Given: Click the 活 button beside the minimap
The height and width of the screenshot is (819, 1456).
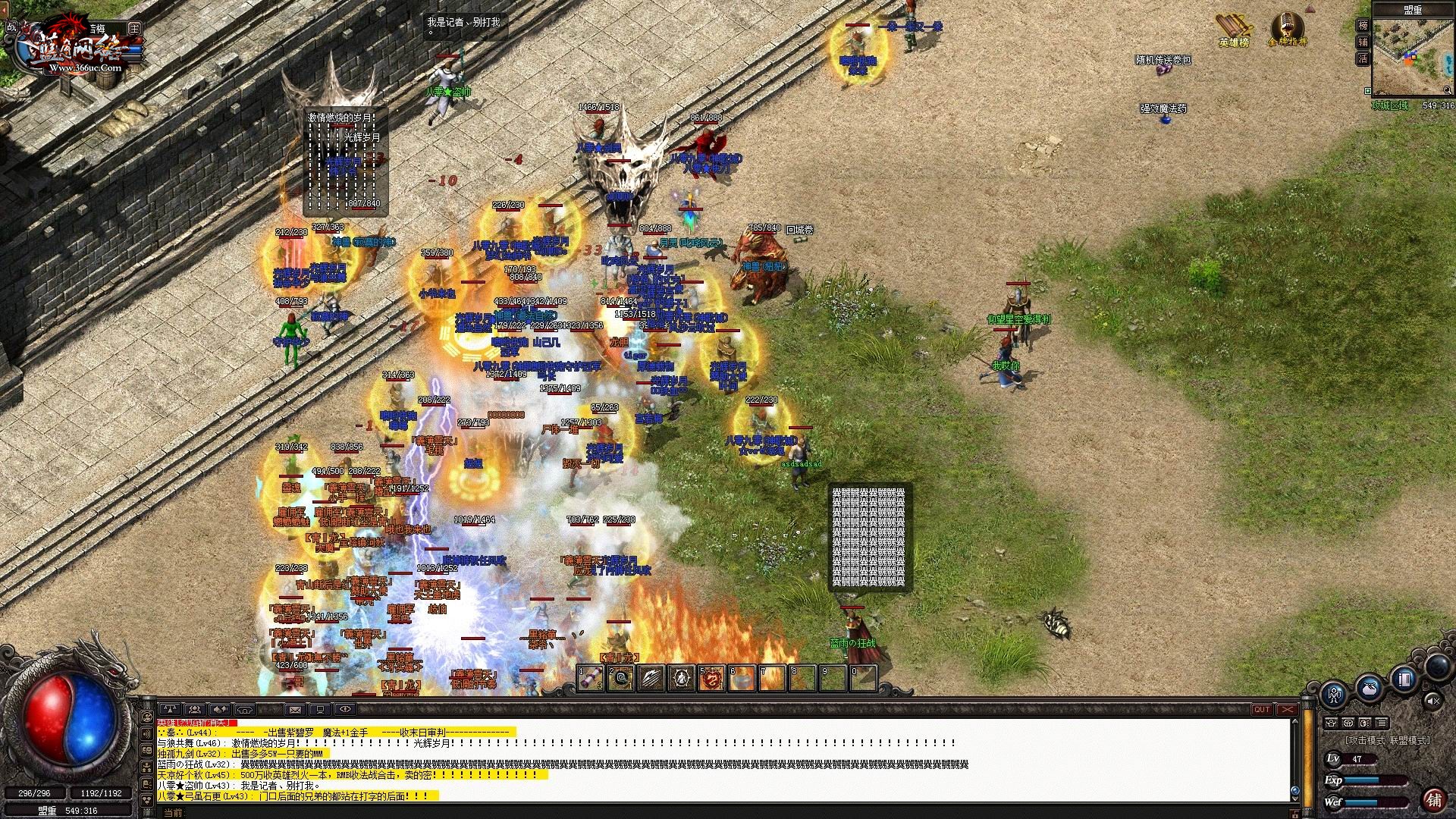Looking at the screenshot, I should click(1363, 59).
